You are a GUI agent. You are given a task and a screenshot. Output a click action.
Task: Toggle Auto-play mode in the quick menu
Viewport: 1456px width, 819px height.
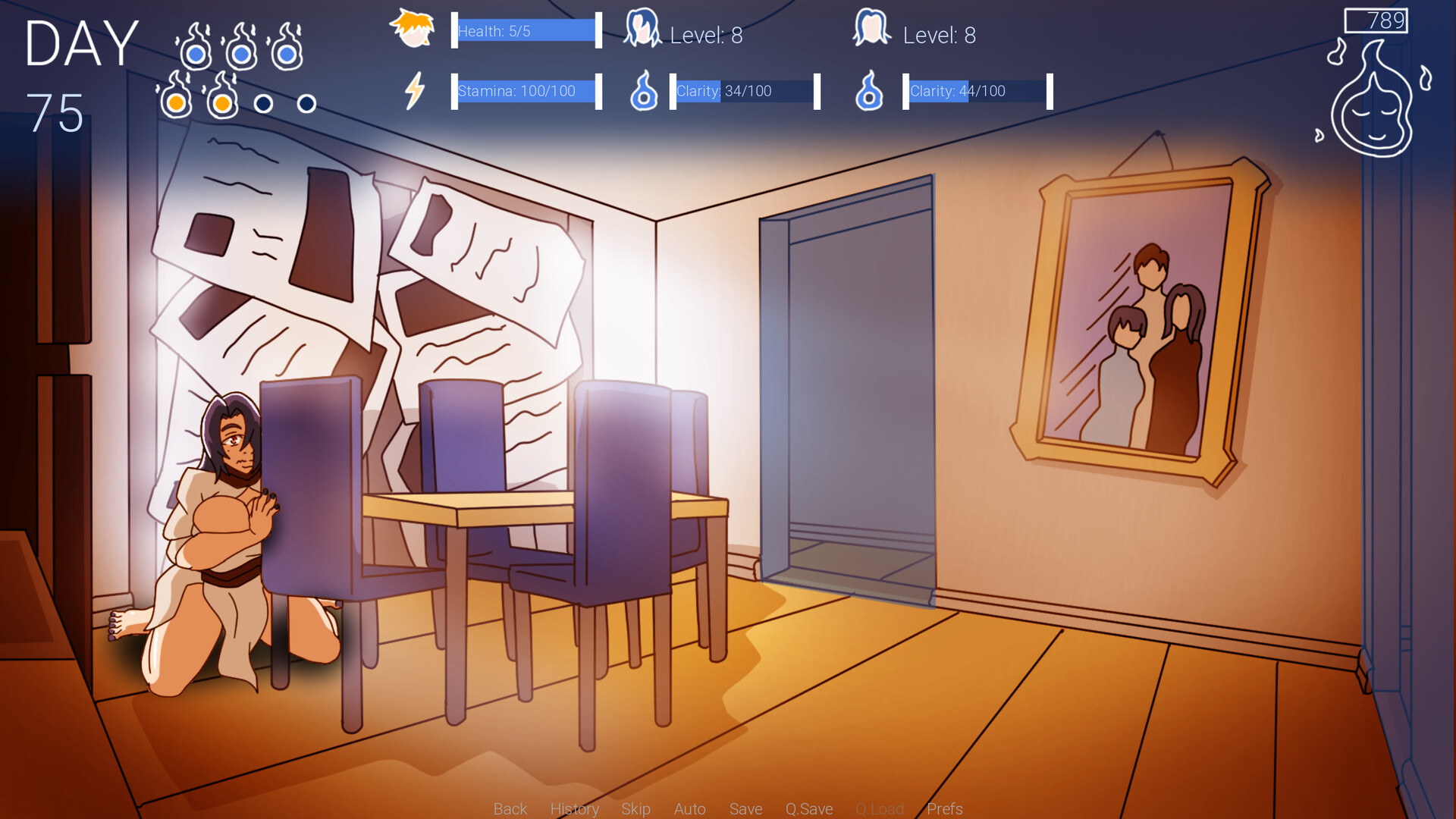[x=689, y=808]
